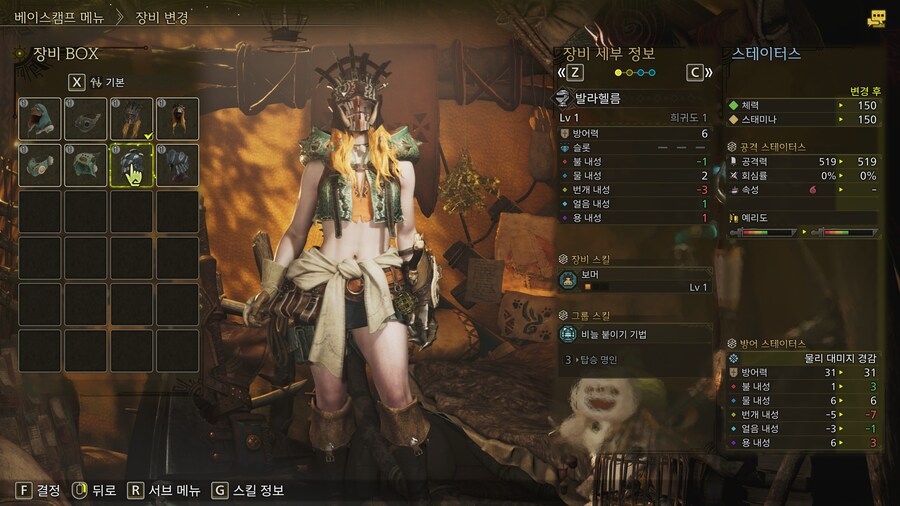Select the highlighted grey scaled 발라헬름 slot
Screen dimensions: 900x506
coord(132,165)
